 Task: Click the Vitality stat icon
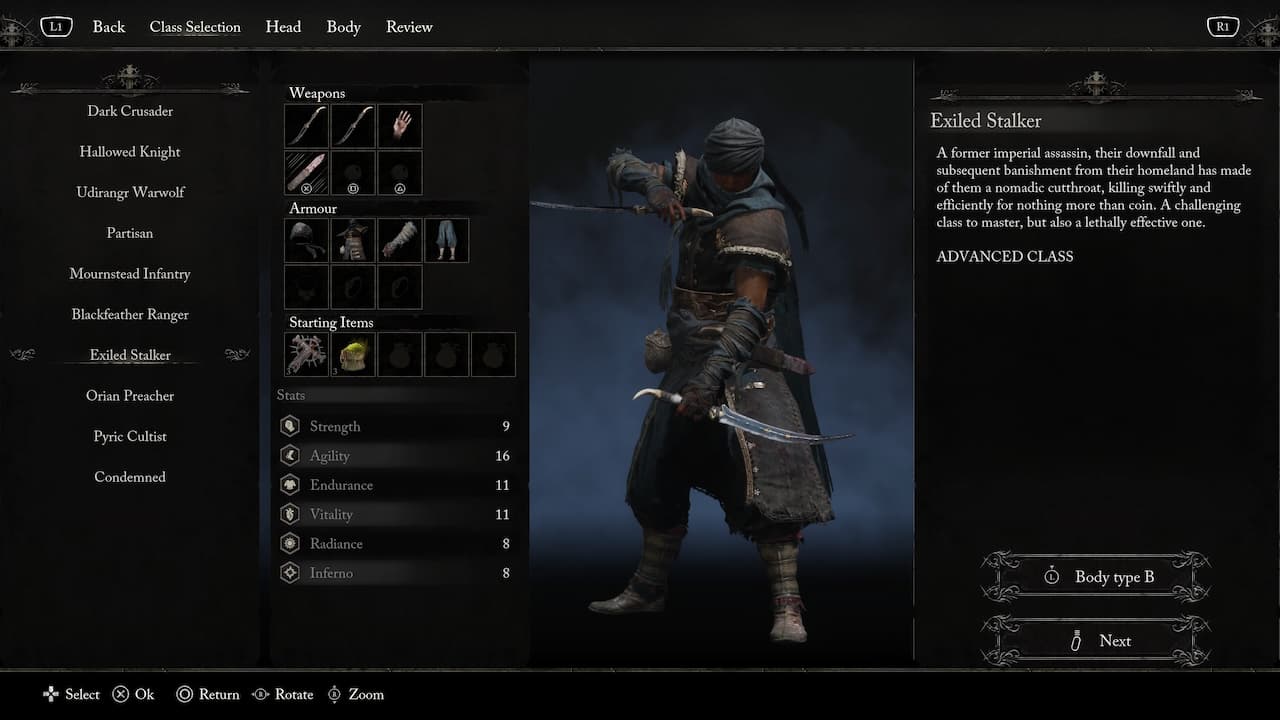pyautogui.click(x=290, y=514)
